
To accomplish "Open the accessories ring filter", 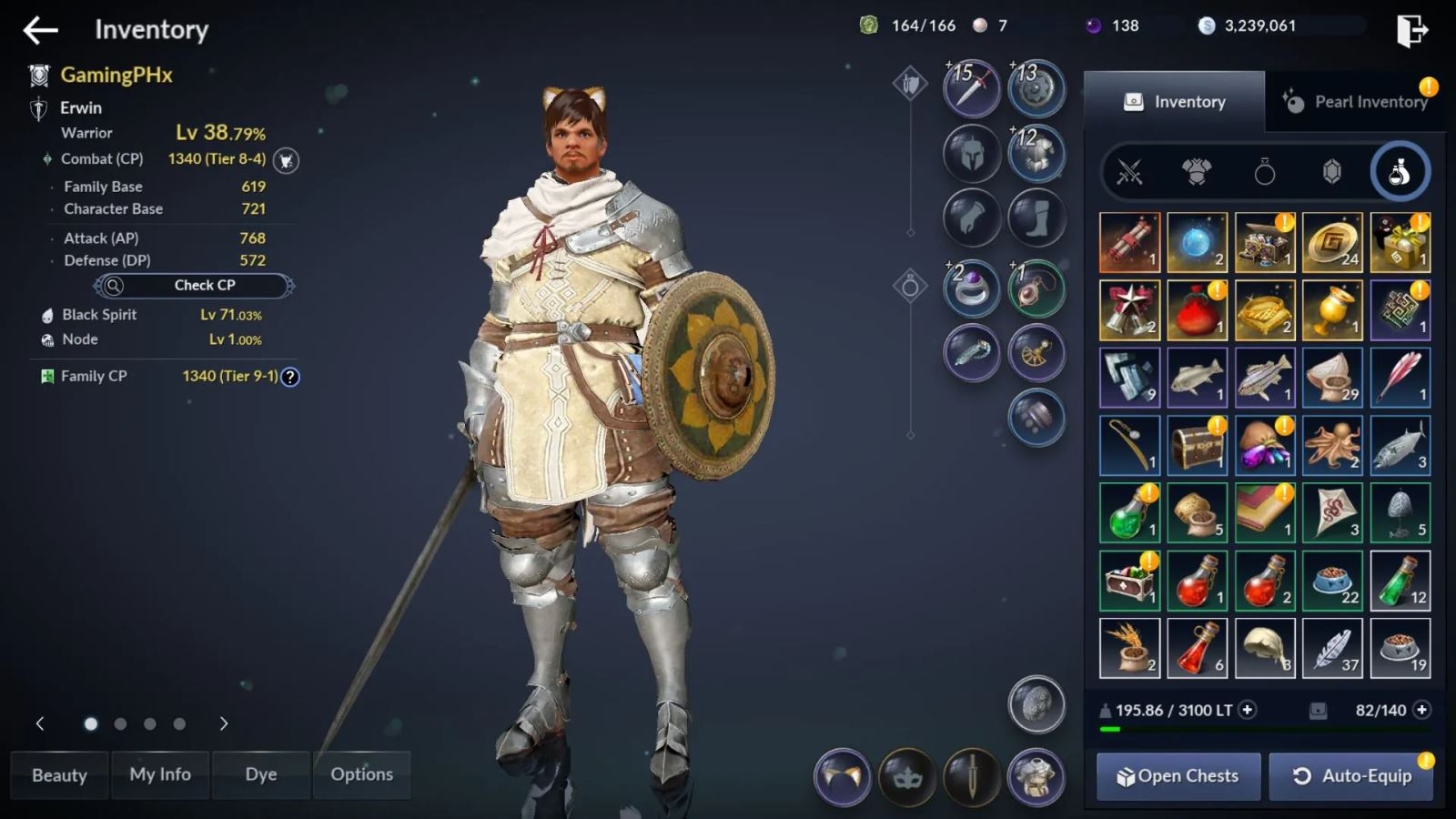I will (1265, 170).
